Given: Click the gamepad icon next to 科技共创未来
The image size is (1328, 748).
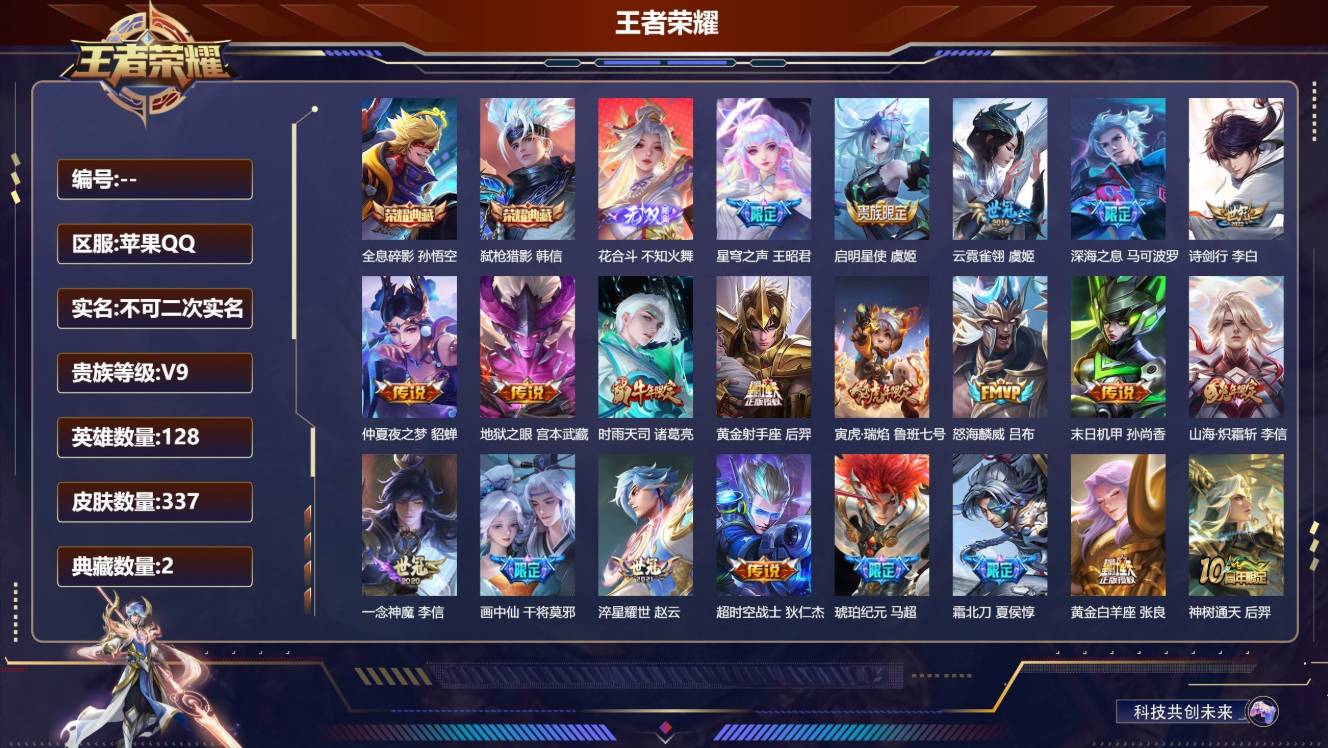Looking at the screenshot, I should tap(1262, 710).
